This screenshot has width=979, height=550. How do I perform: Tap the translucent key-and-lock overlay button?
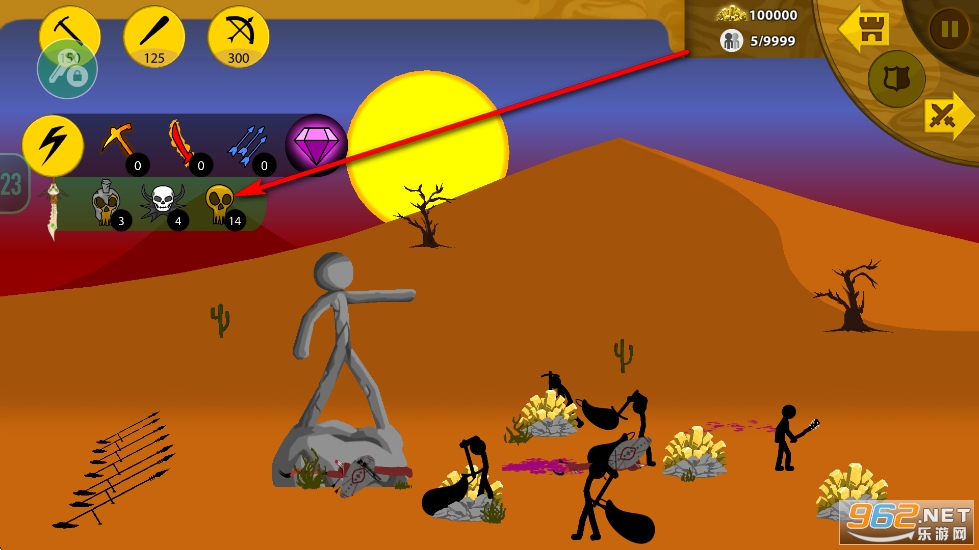click(67, 70)
